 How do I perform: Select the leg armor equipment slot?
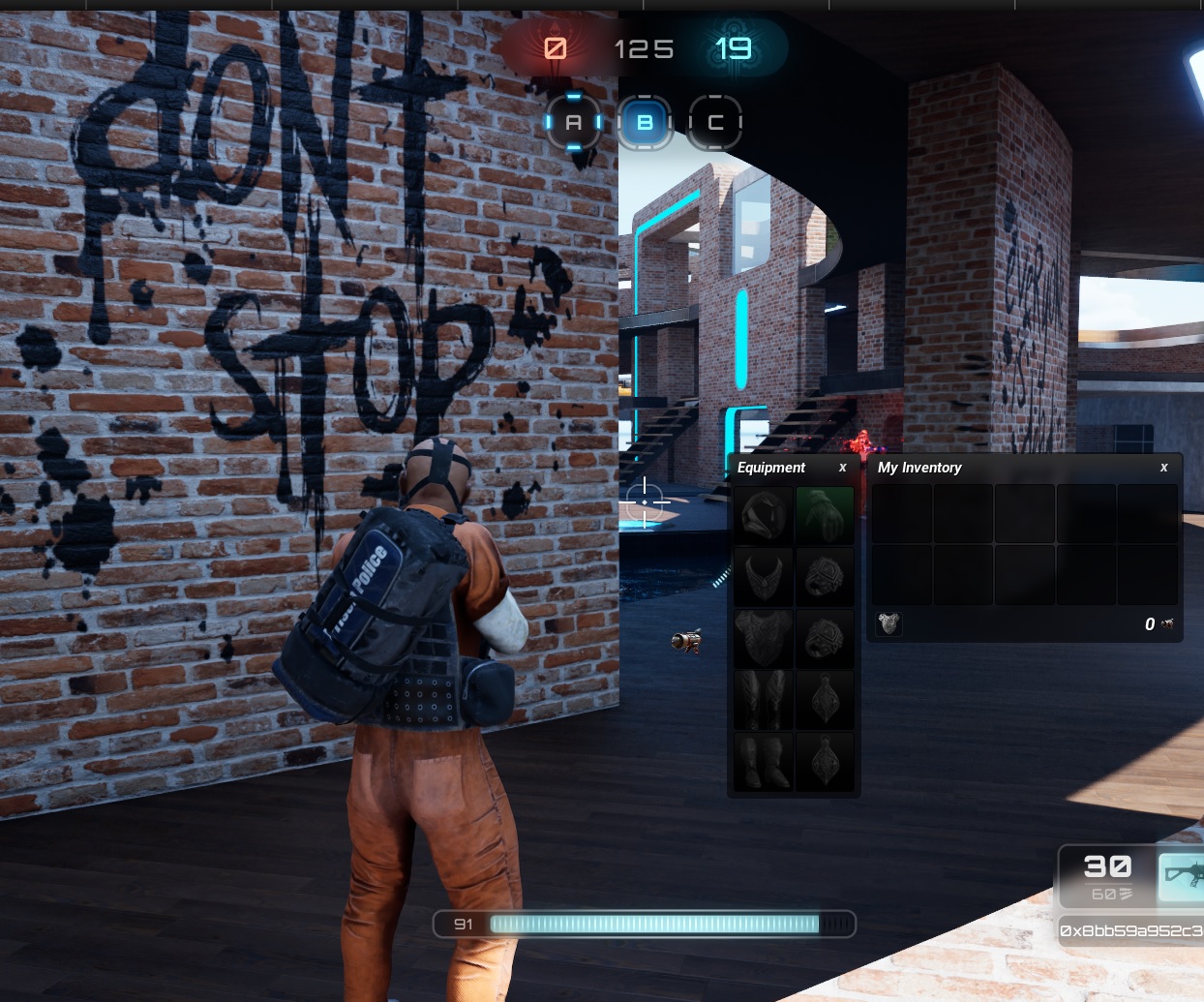tap(764, 700)
